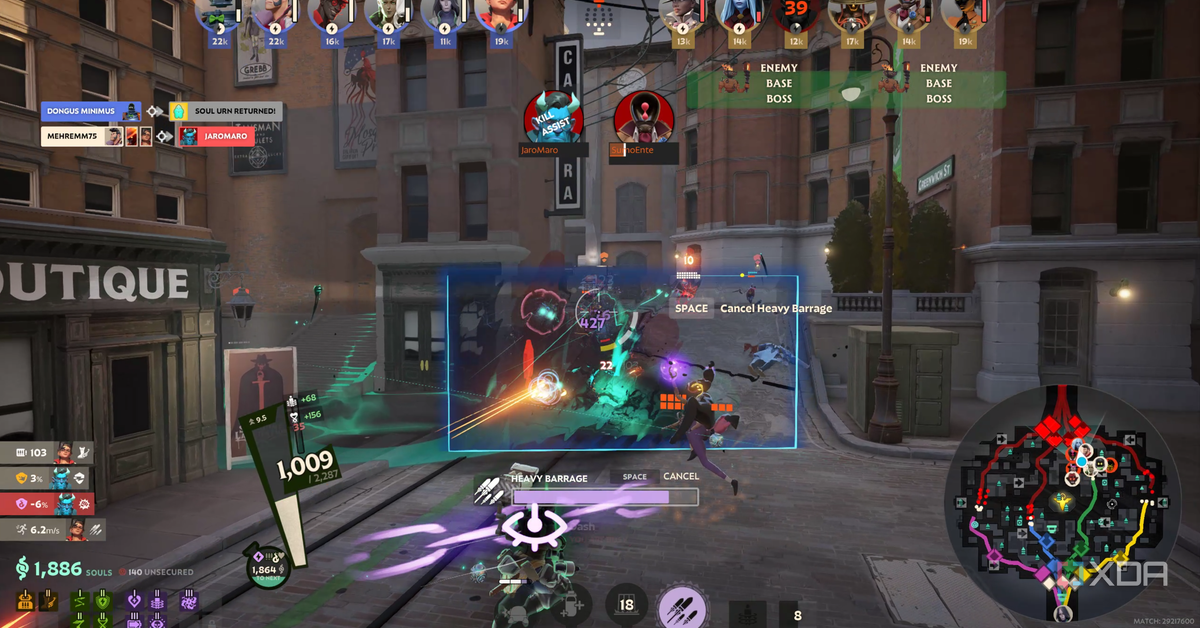This screenshot has height=628, width=1200.
Task: Select the ability icon showing 18 cooldown
Action: [x=627, y=604]
